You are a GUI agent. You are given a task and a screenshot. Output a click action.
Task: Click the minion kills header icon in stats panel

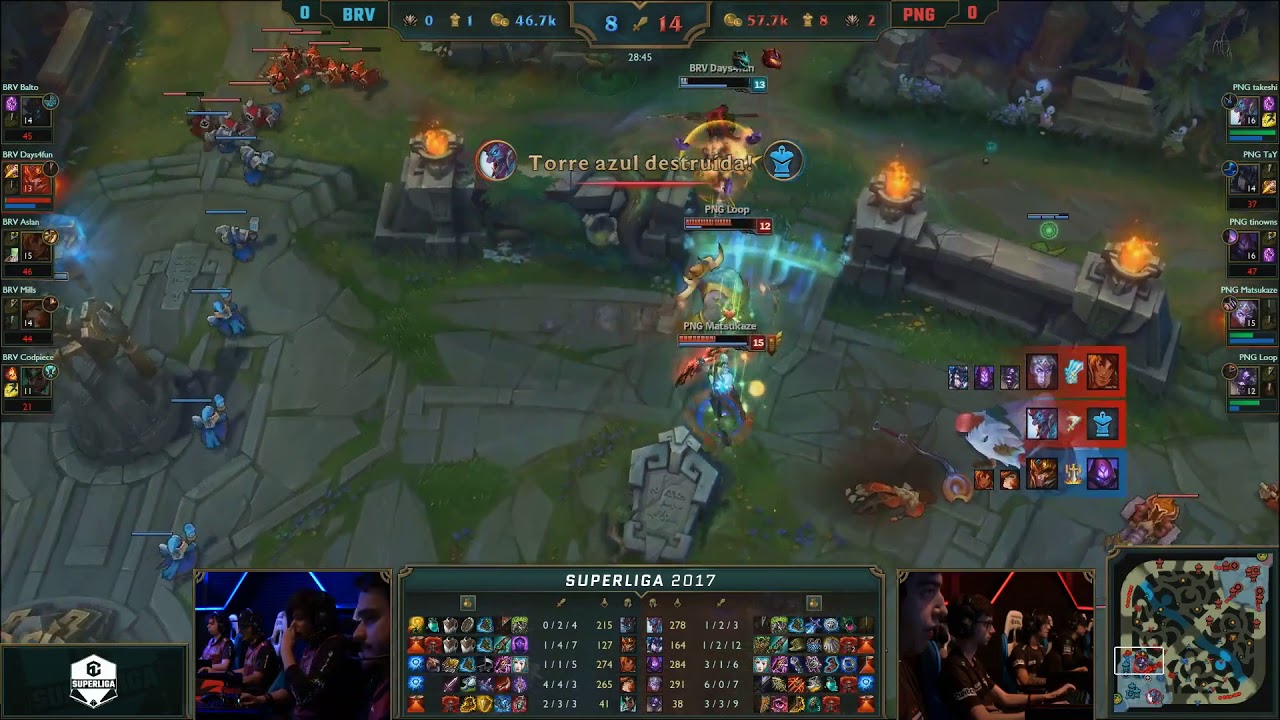pyautogui.click(x=627, y=603)
